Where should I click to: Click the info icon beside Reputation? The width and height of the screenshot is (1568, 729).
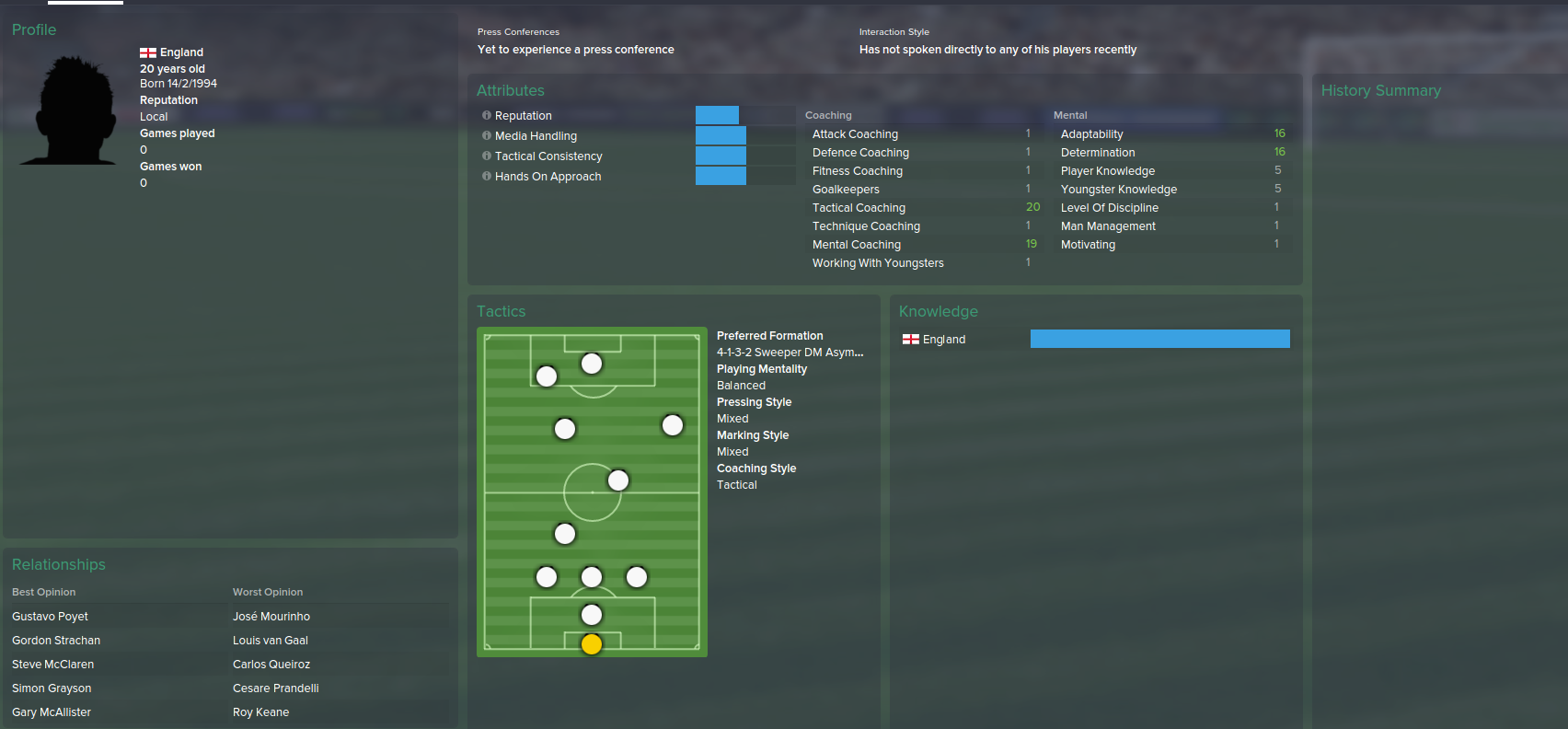[486, 115]
